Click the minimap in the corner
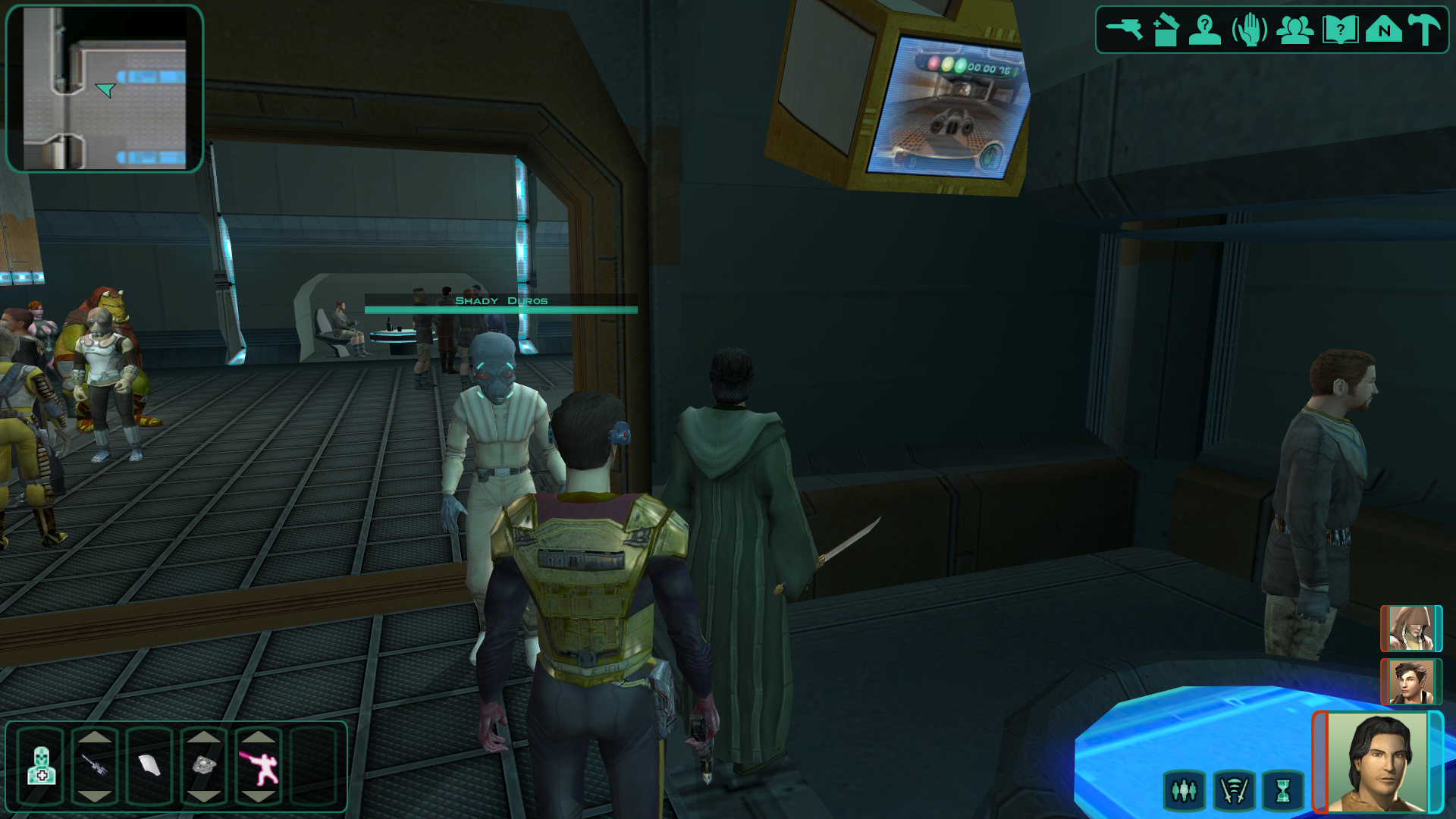 tap(105, 89)
